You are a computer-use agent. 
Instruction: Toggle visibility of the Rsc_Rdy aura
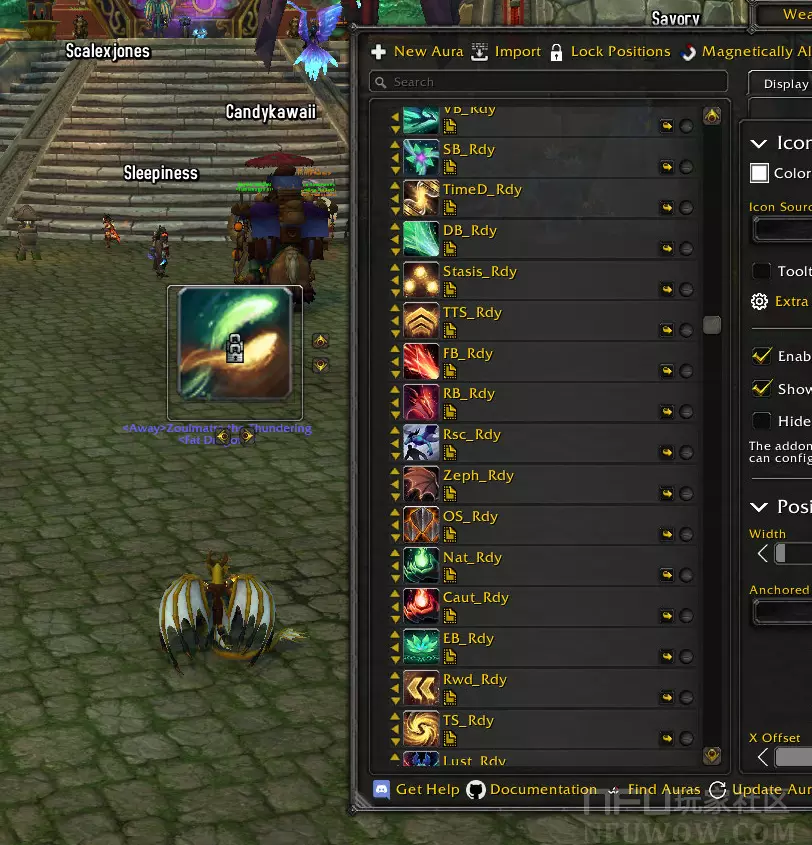pyautogui.click(x=686, y=453)
